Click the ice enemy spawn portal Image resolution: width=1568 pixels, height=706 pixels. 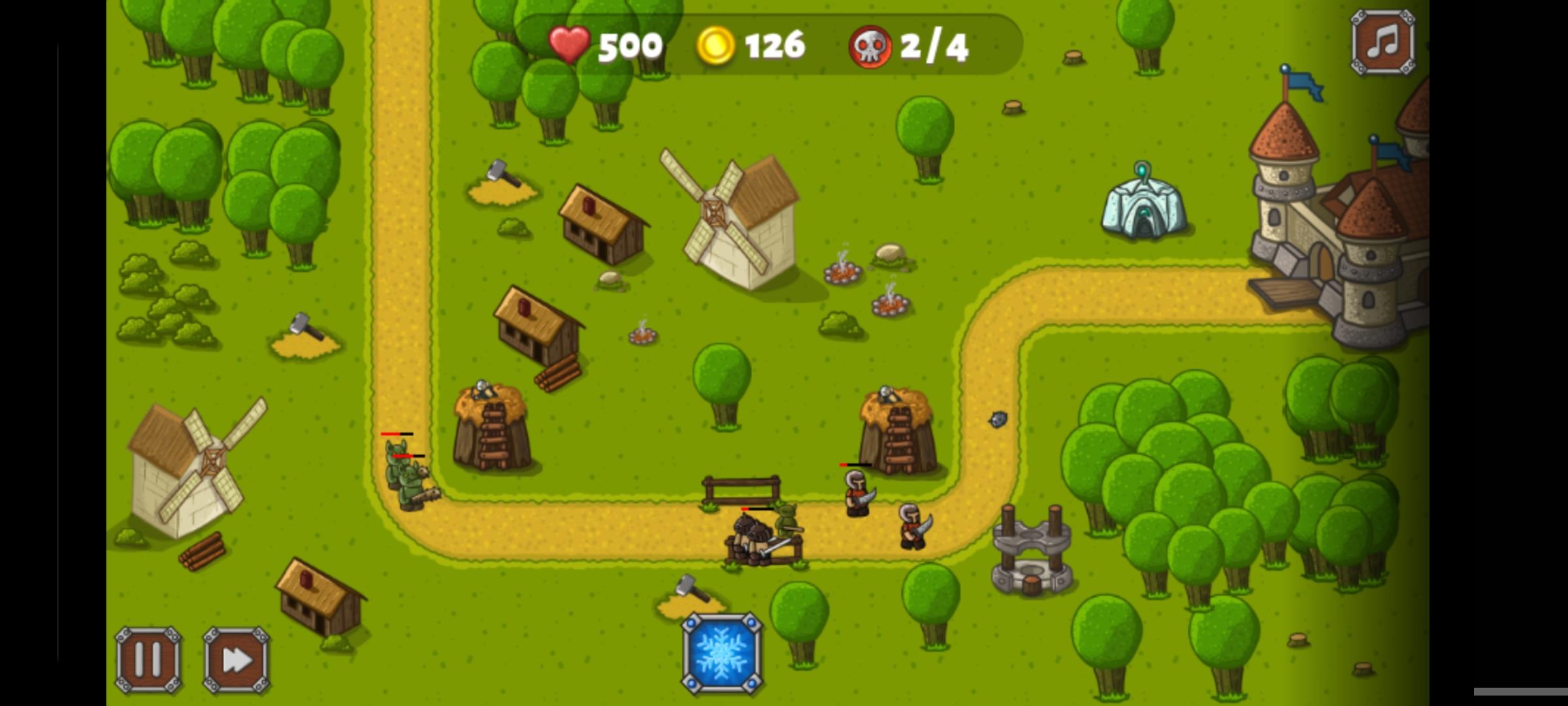pyautogui.click(x=1143, y=209)
